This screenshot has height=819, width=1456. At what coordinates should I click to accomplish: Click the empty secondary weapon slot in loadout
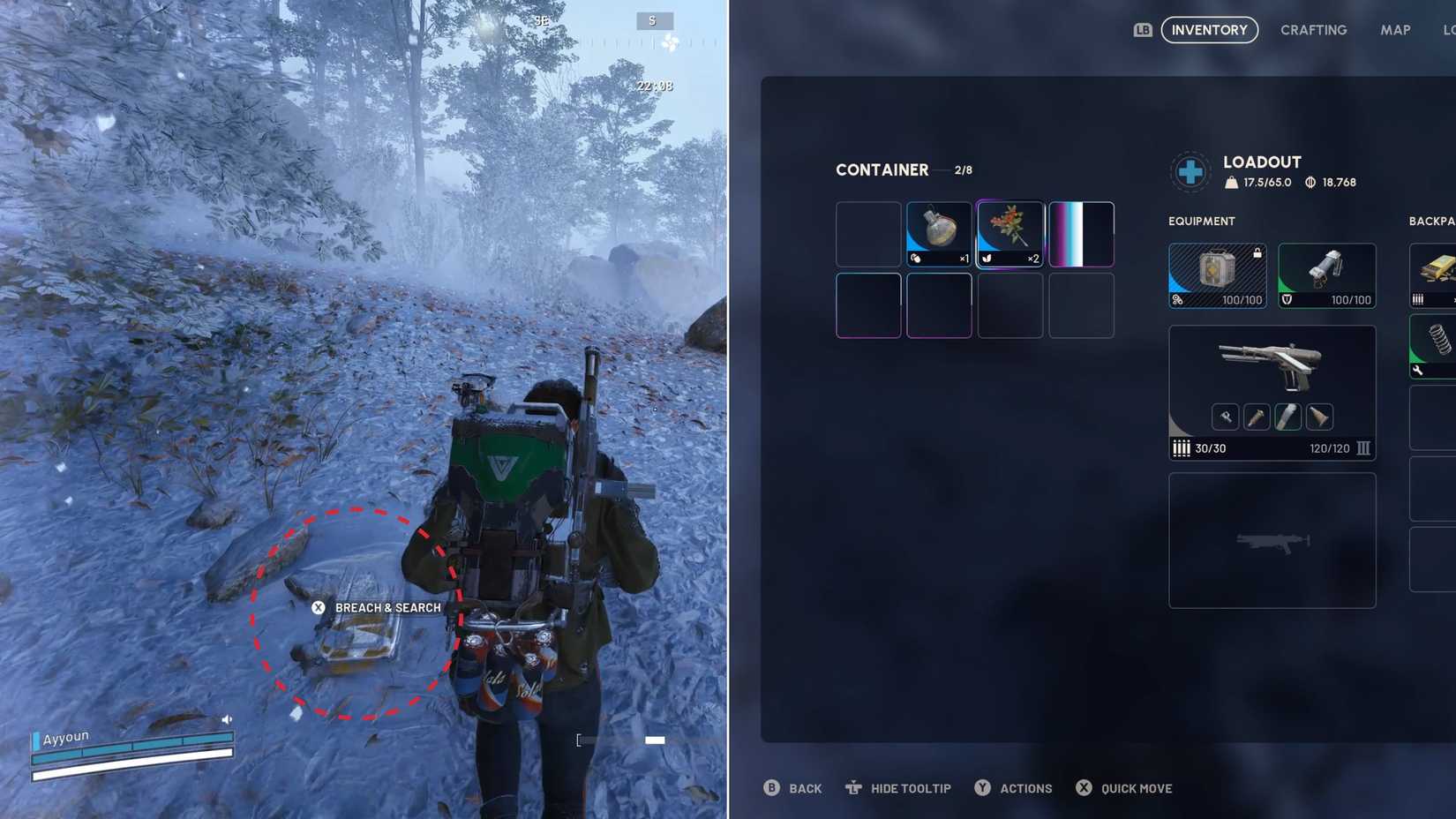(1271, 540)
